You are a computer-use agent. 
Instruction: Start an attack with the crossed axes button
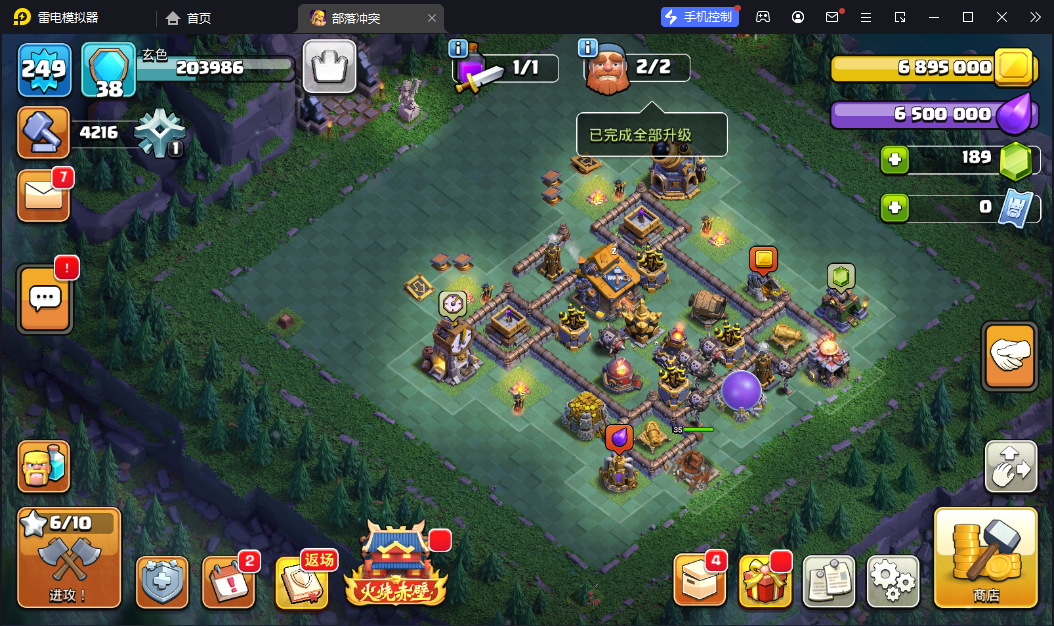click(x=69, y=558)
